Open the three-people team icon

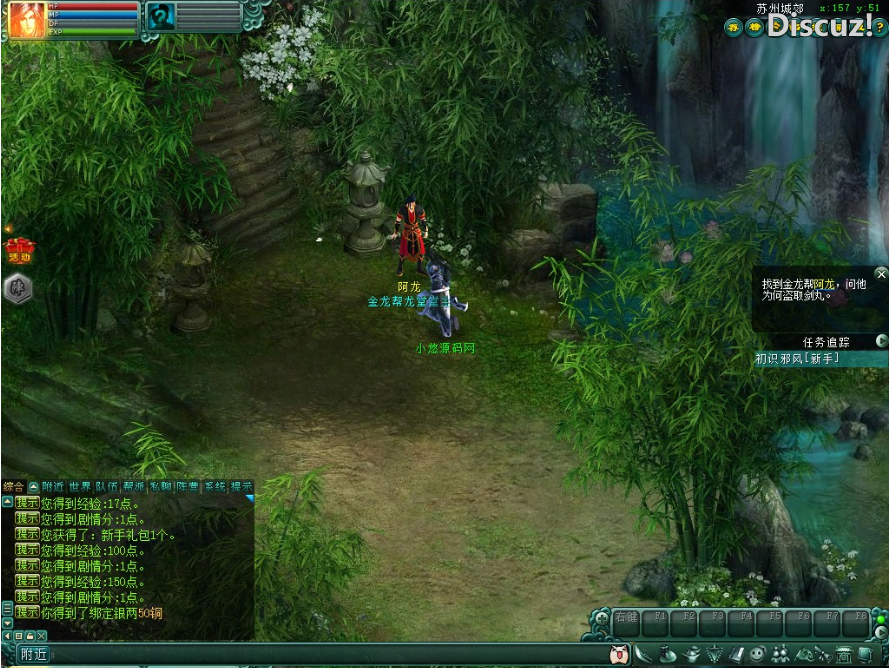point(779,655)
